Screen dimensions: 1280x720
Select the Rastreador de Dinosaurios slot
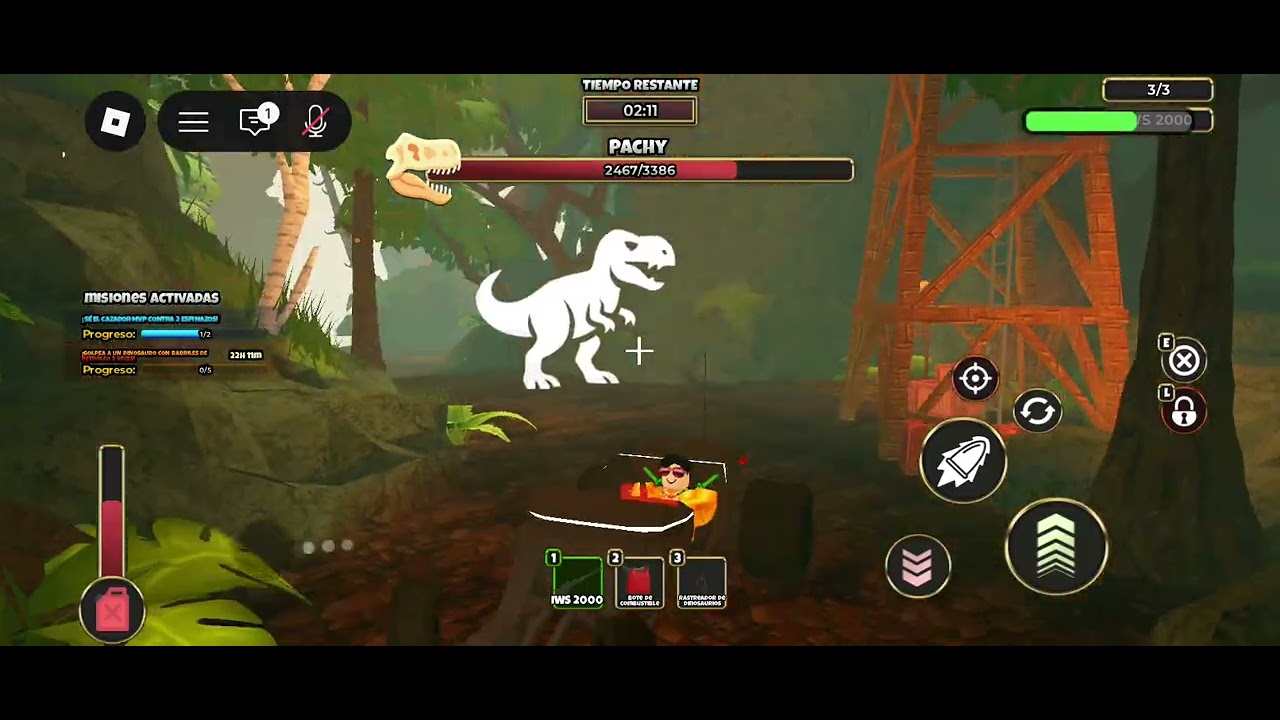pyautogui.click(x=701, y=581)
